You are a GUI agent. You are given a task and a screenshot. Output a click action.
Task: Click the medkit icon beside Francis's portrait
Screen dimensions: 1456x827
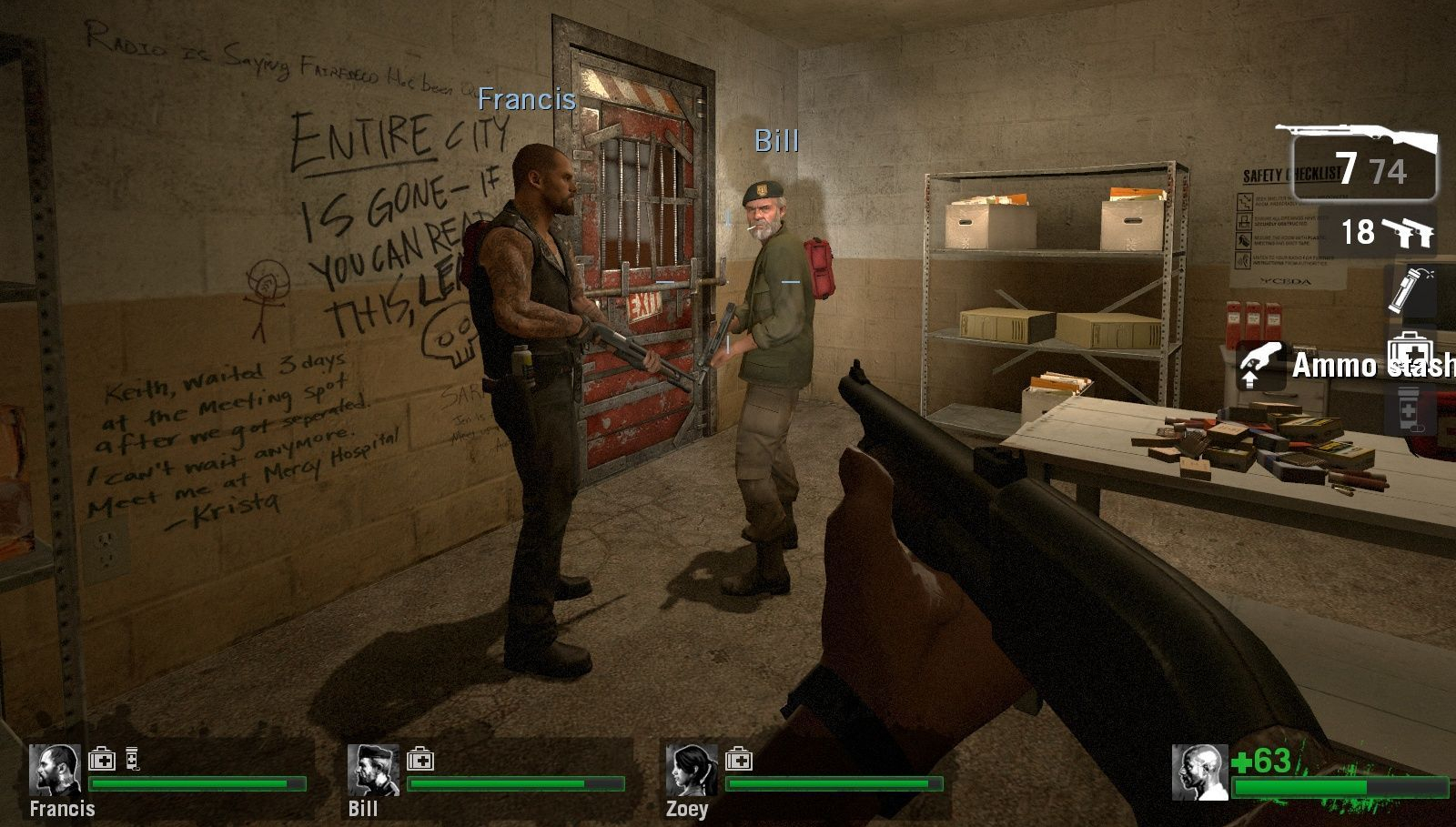point(101,760)
